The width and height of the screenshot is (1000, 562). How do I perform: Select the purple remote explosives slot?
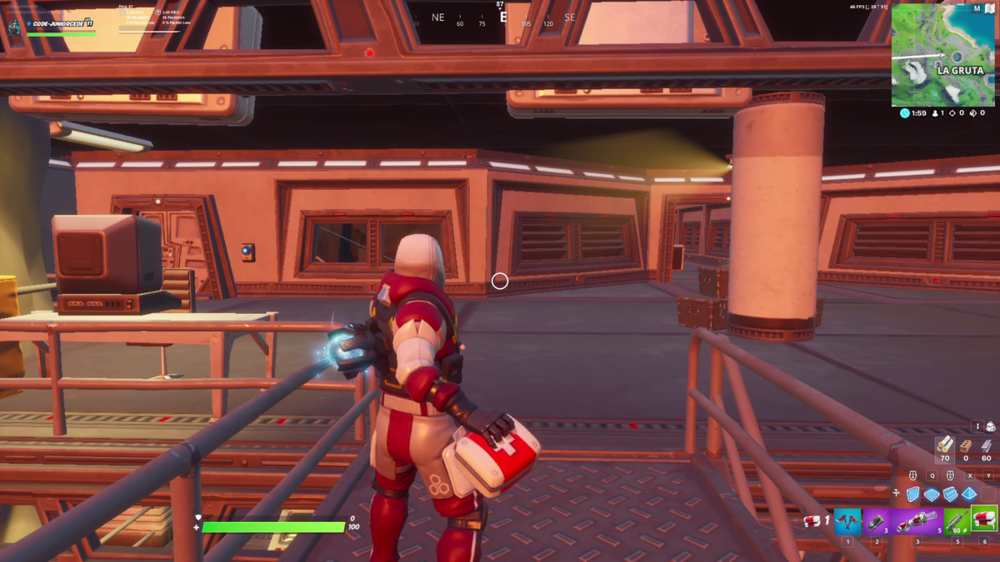pos(876,521)
